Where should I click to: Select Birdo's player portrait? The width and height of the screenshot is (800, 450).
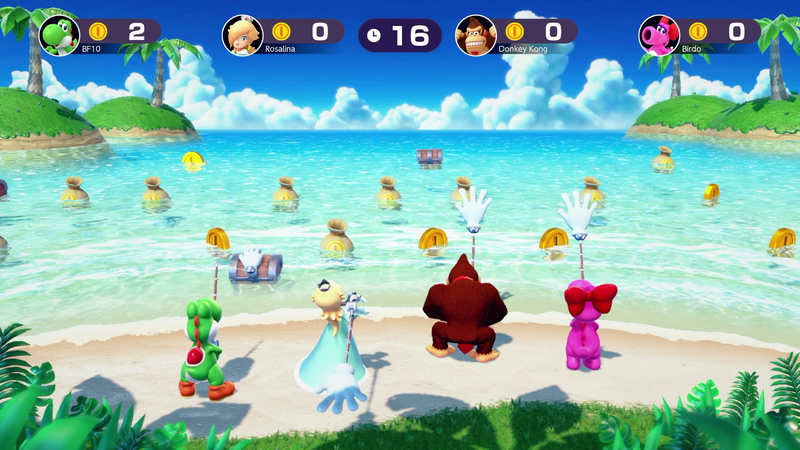coord(659,35)
